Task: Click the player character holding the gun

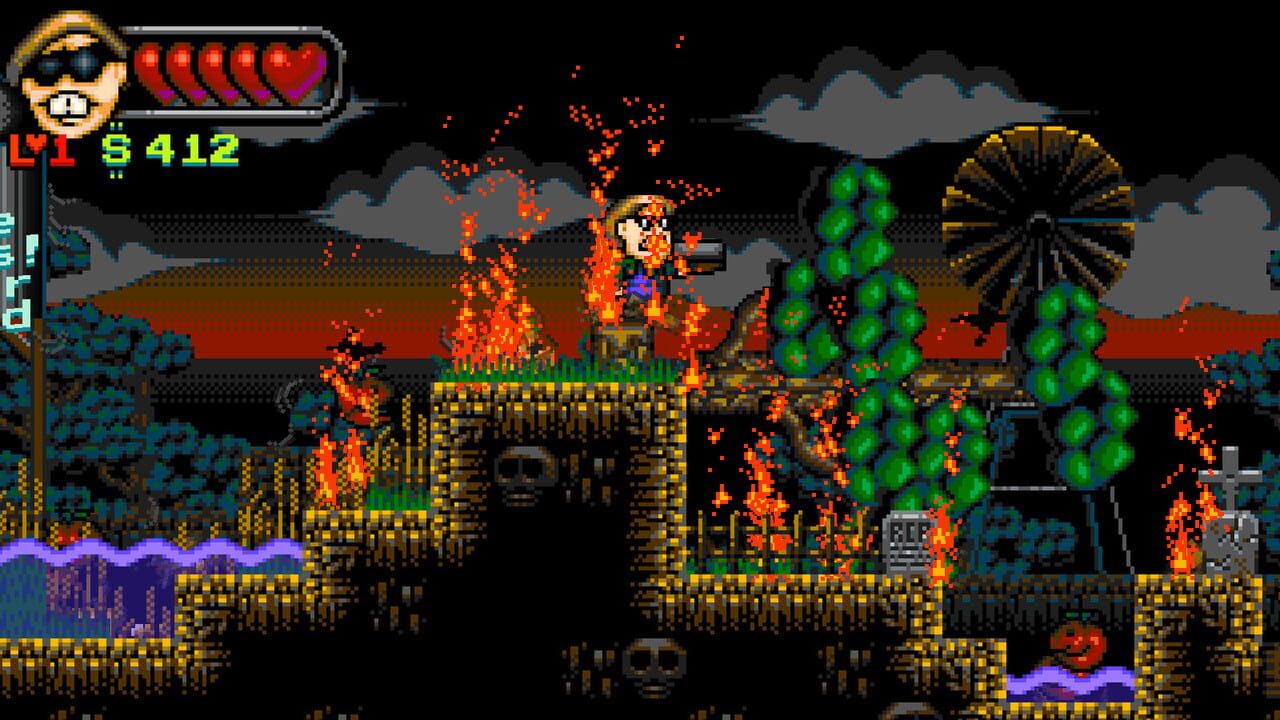Action: click(650, 250)
